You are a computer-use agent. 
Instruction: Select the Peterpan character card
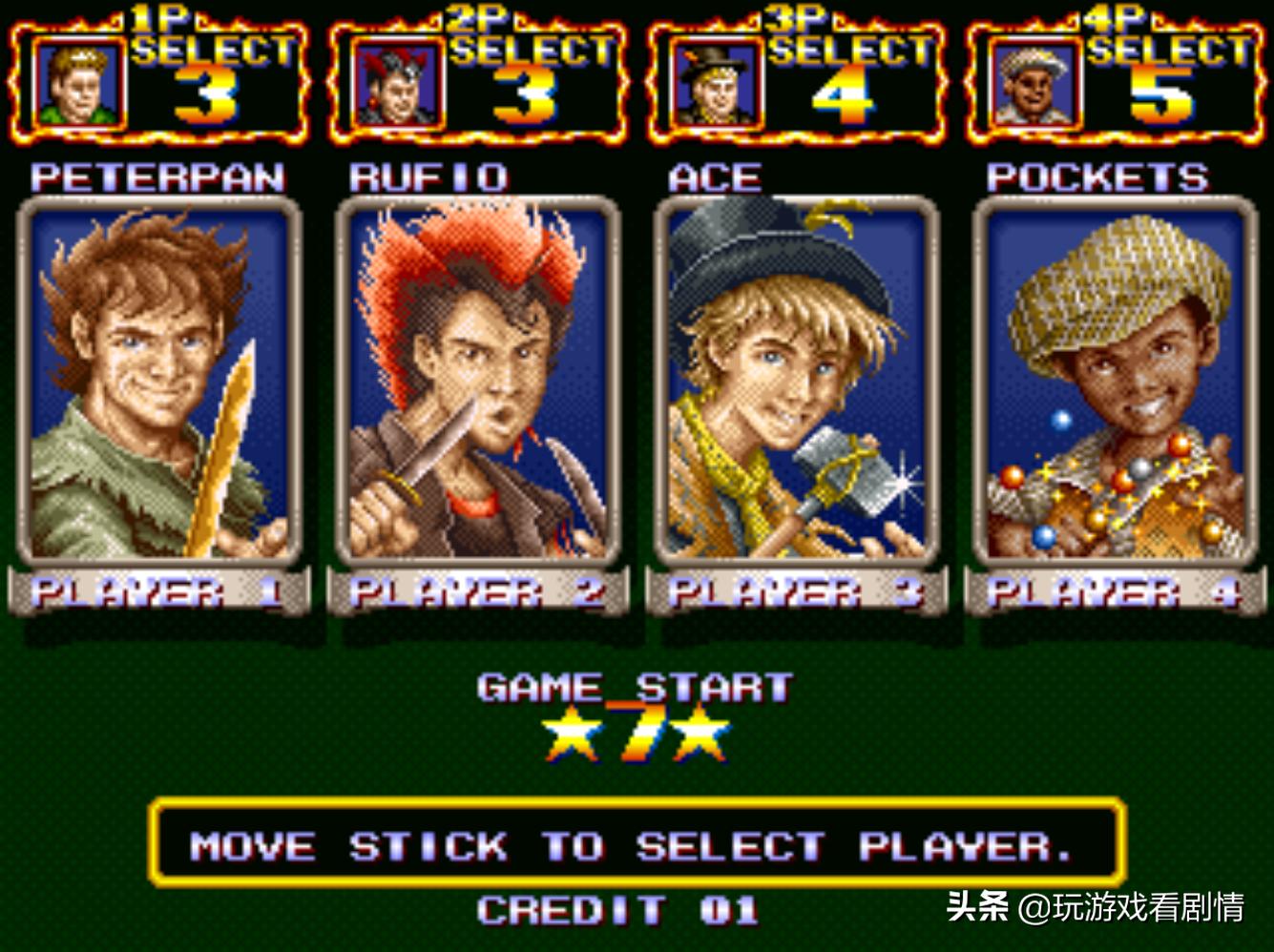[x=159, y=382]
